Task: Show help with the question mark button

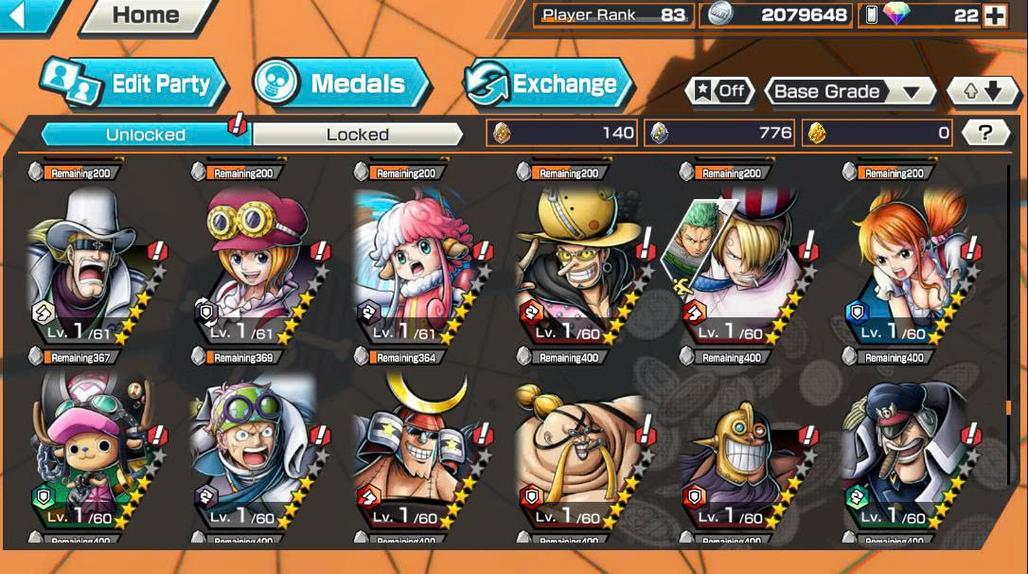Action: (x=985, y=132)
